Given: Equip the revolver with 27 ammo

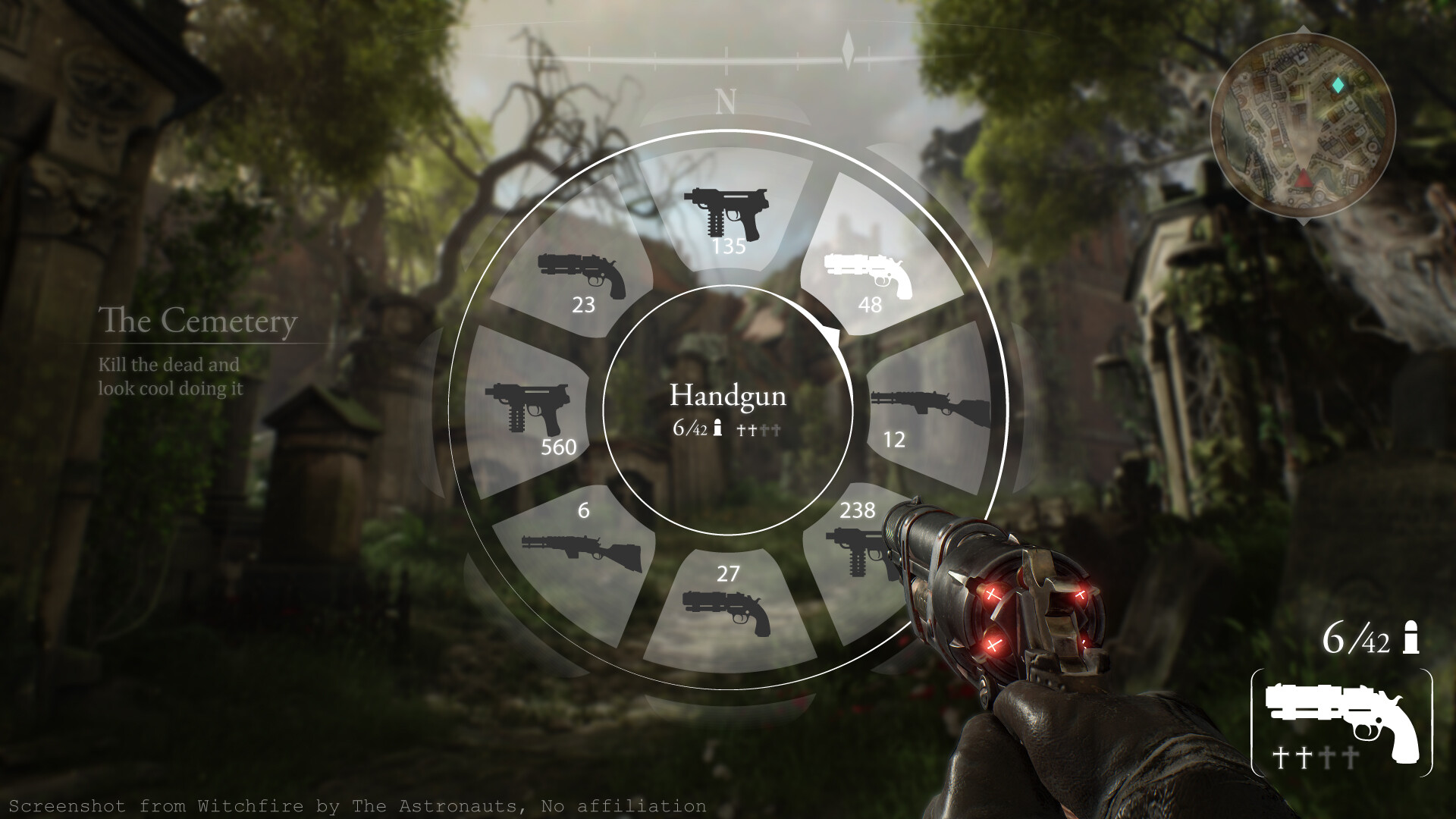Looking at the screenshot, I should [x=726, y=607].
